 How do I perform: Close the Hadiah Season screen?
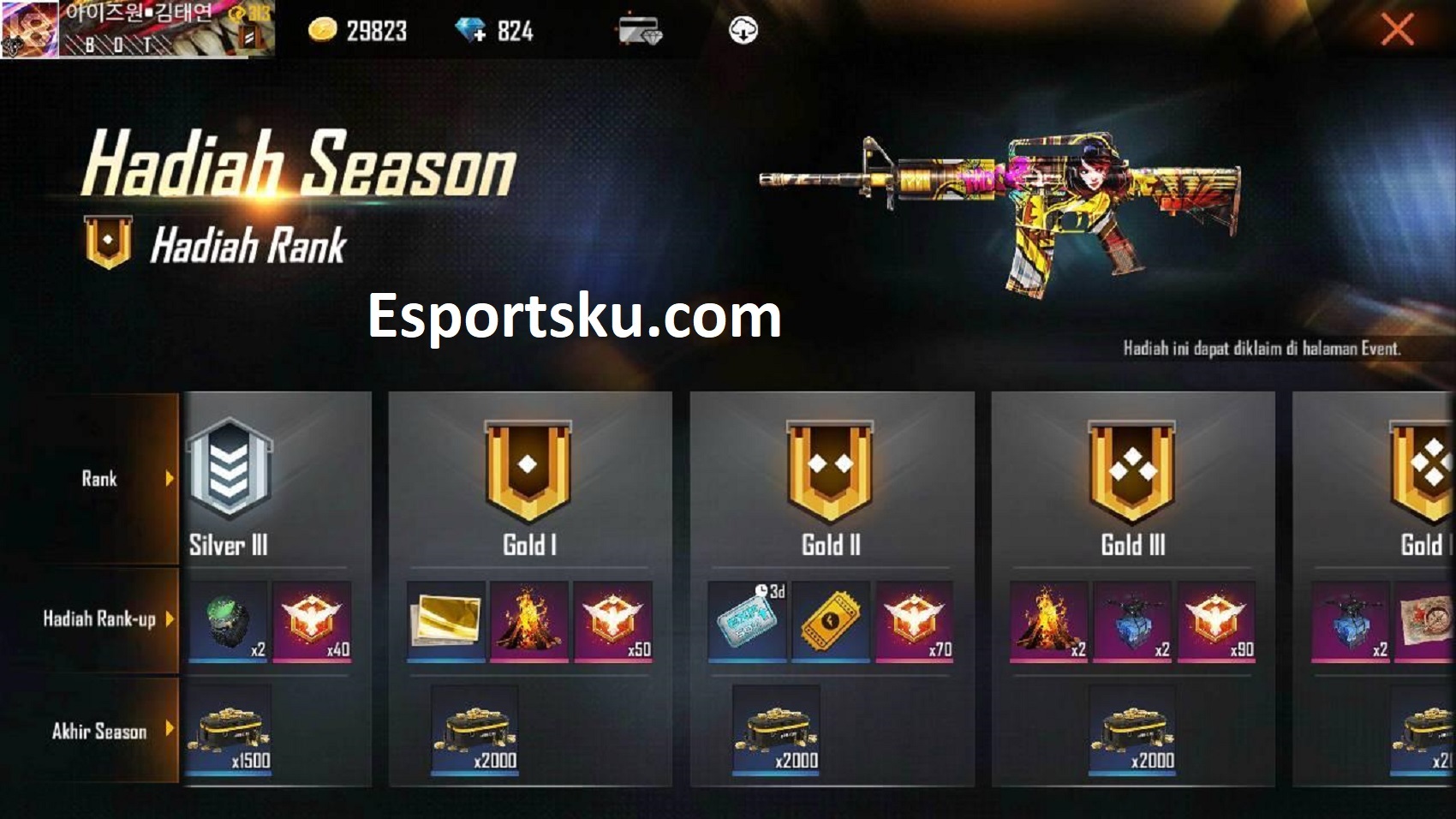[x=1396, y=31]
